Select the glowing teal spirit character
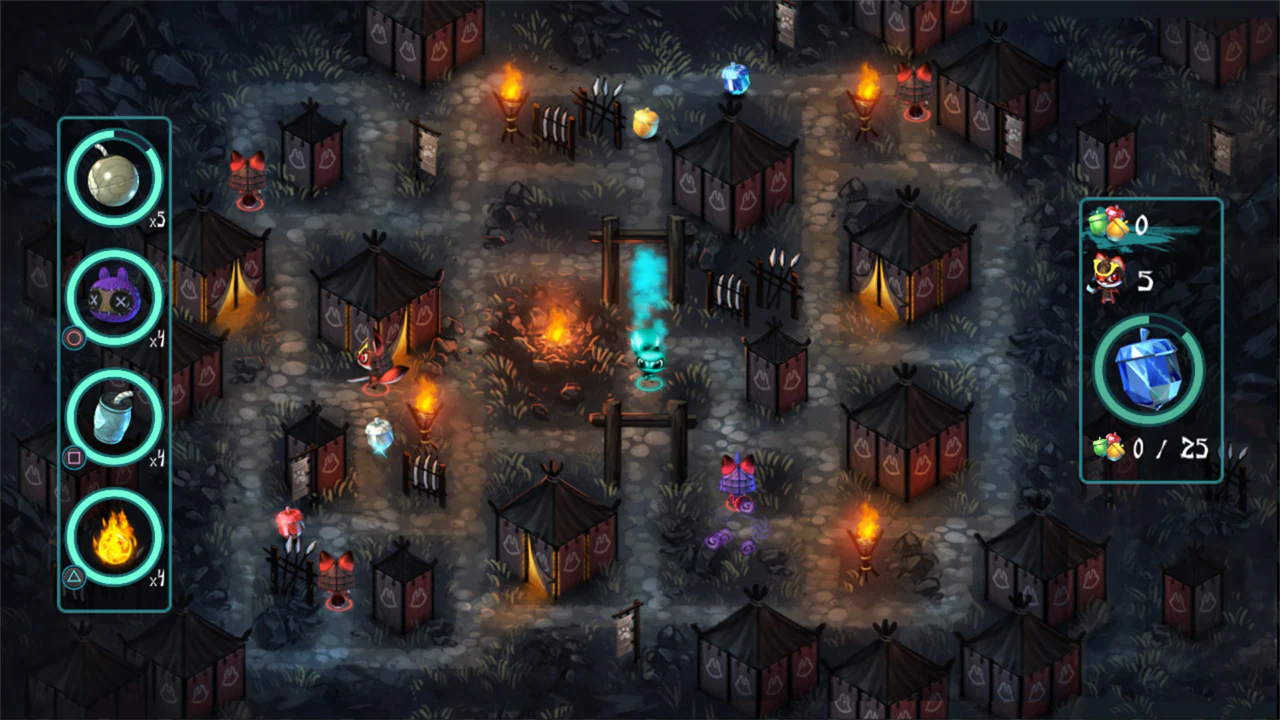 648,355
